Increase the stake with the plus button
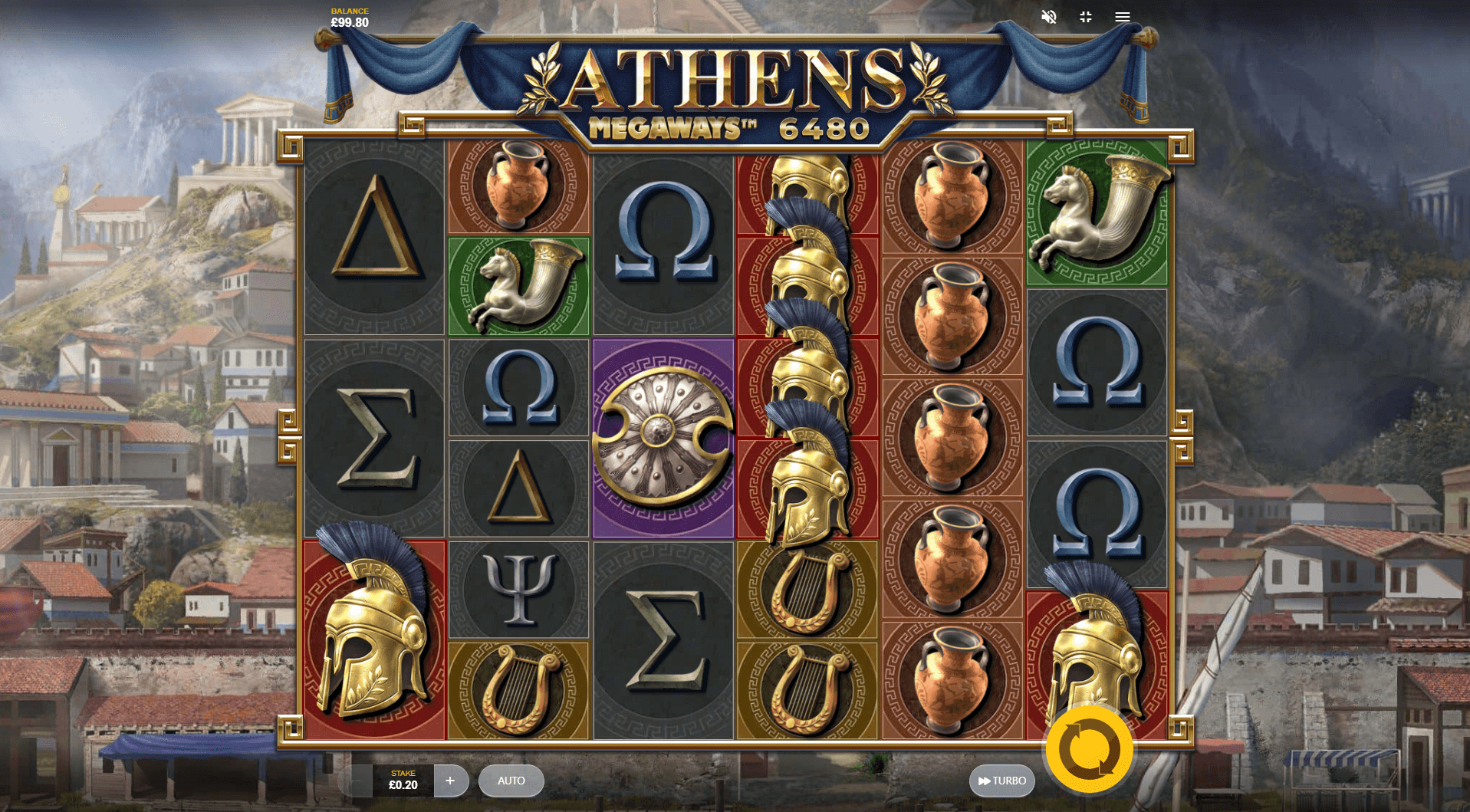 450,781
